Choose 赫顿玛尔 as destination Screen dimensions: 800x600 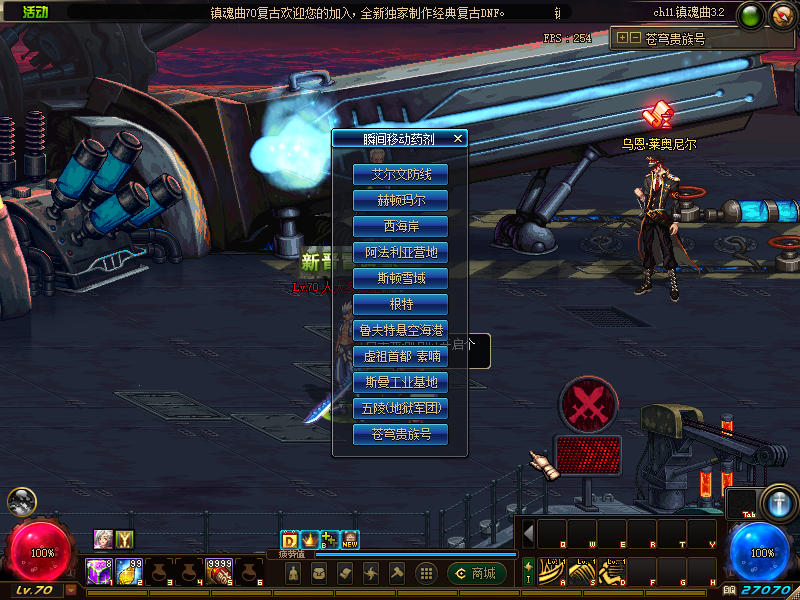coord(400,200)
